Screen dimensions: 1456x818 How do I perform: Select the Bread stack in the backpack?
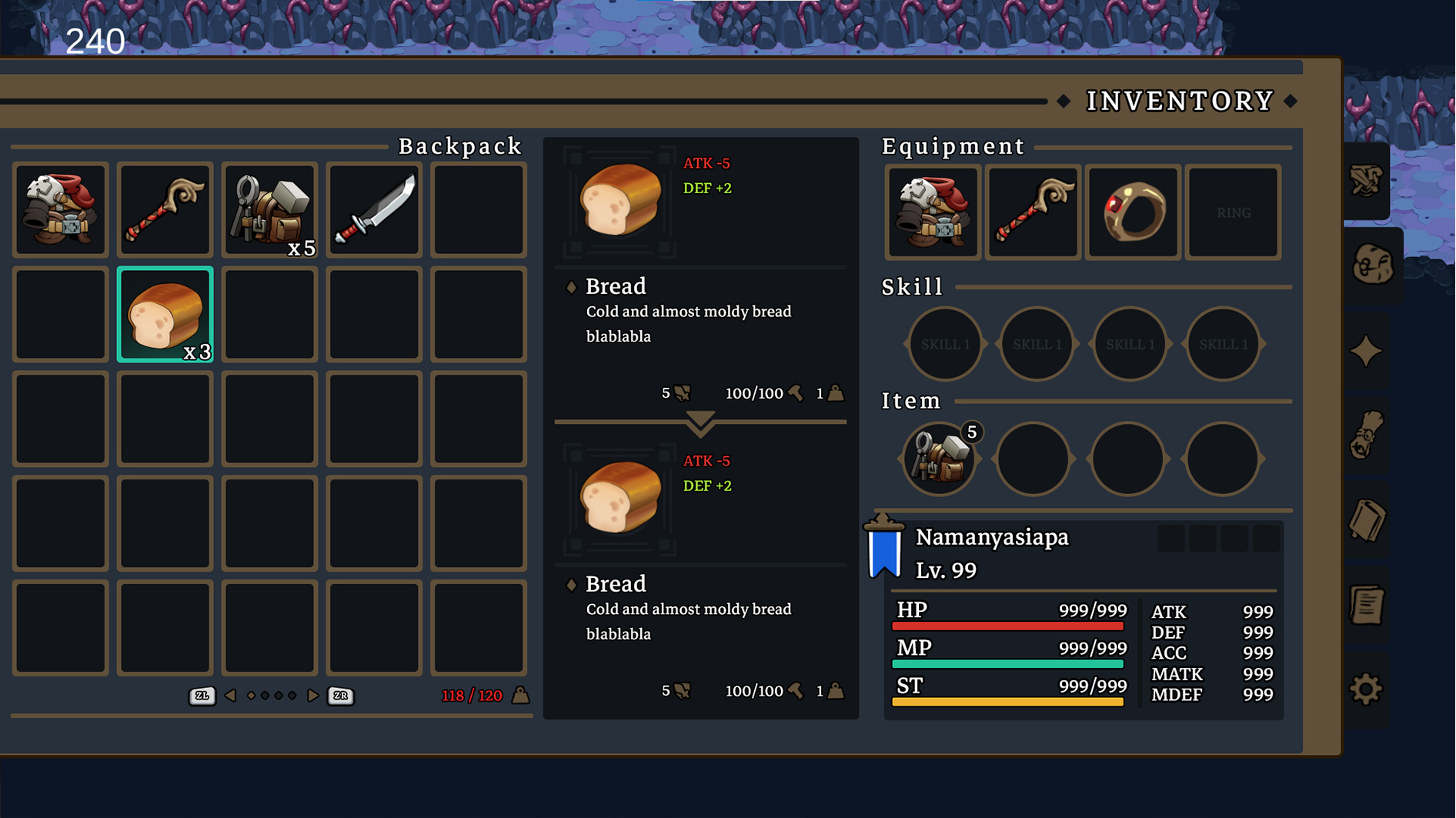(165, 315)
